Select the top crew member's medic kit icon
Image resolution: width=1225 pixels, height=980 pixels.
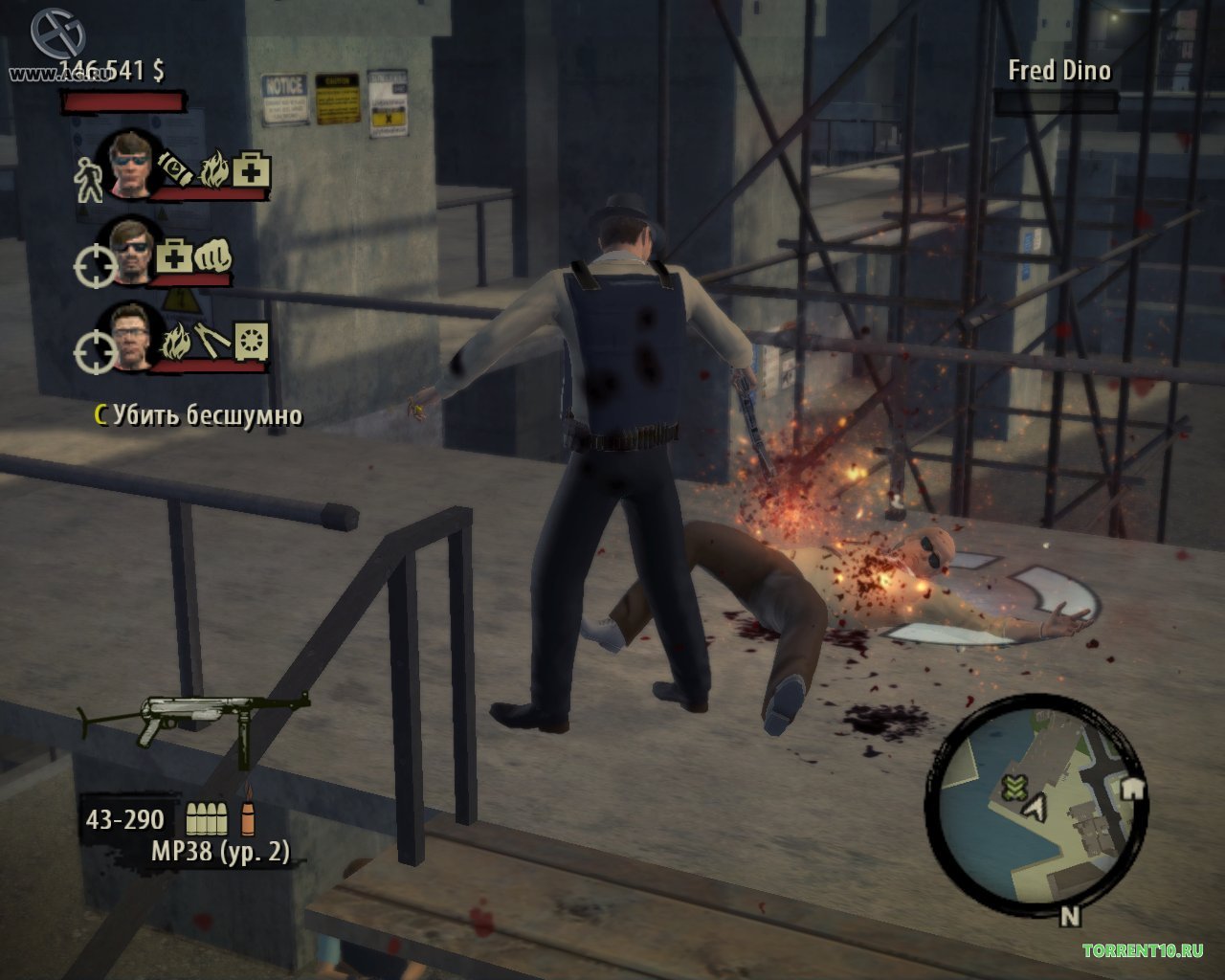coord(251,172)
